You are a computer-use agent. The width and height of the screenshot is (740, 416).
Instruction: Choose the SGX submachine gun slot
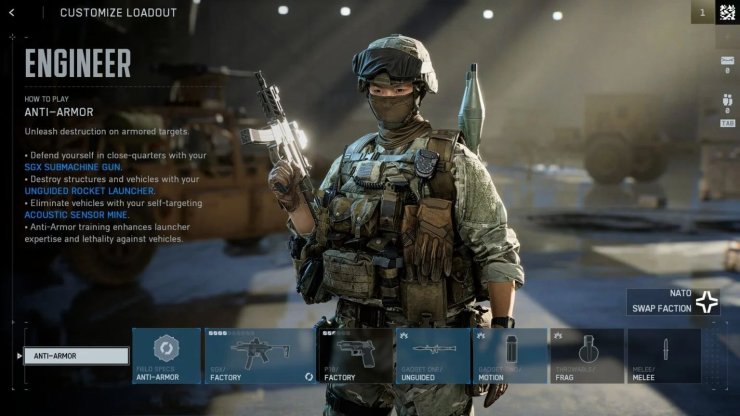pyautogui.click(x=259, y=355)
